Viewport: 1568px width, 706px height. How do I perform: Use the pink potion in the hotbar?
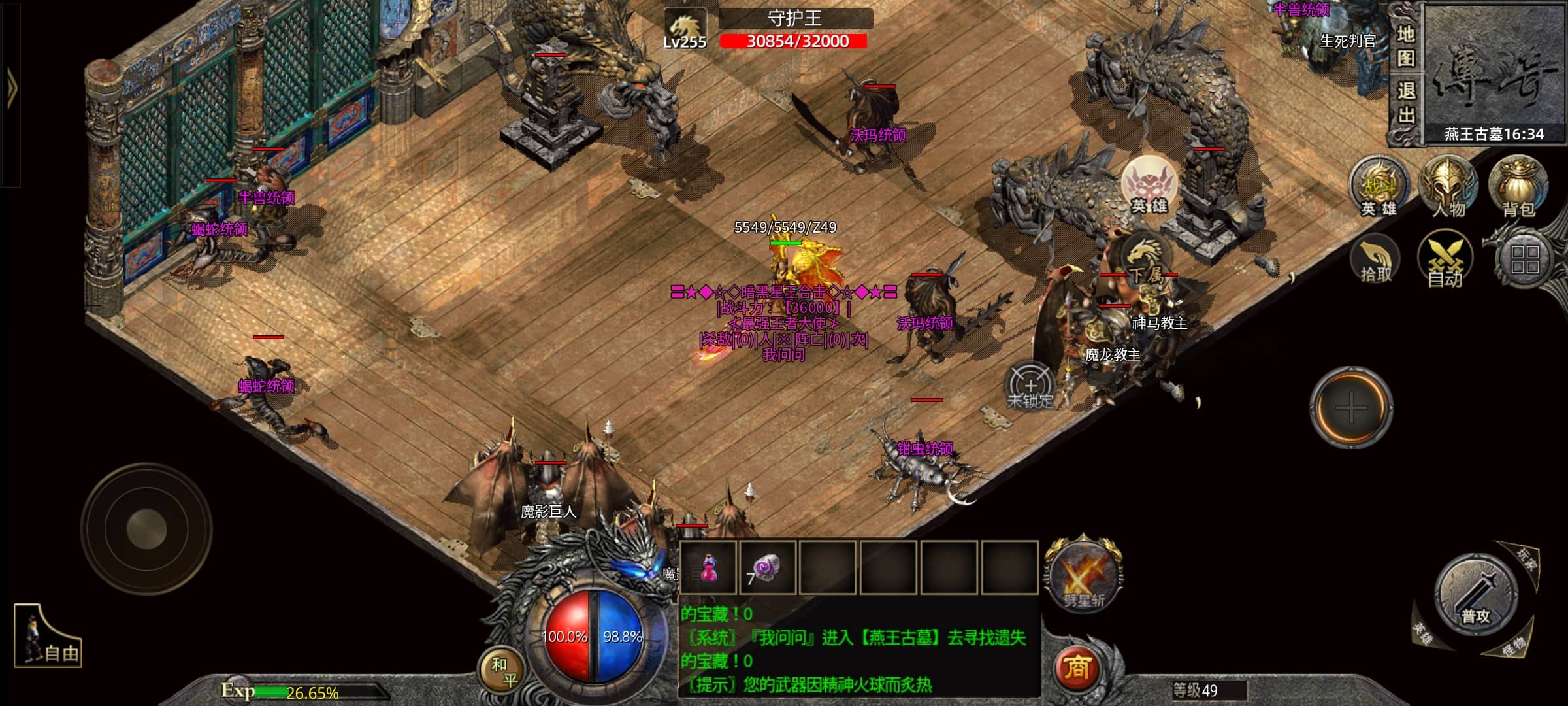[708, 567]
